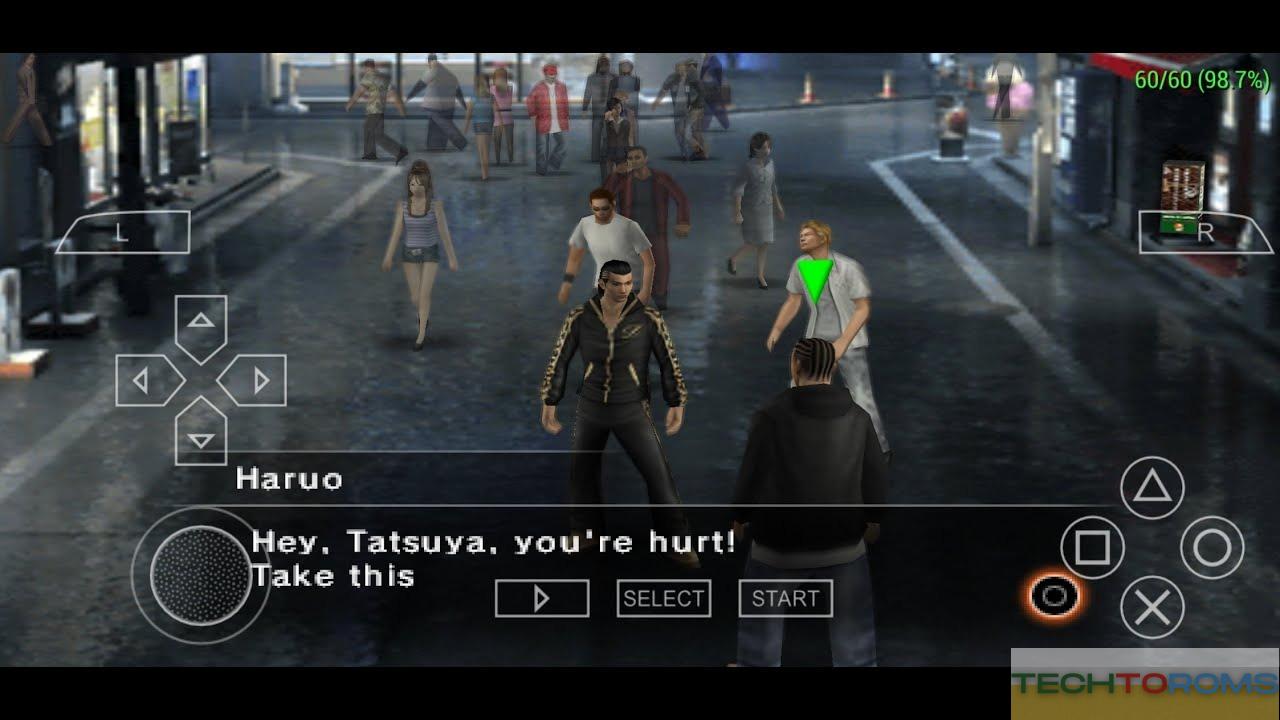Tap the D-pad down arrow
Image resolution: width=1280 pixels, height=720 pixels.
pyautogui.click(x=201, y=438)
